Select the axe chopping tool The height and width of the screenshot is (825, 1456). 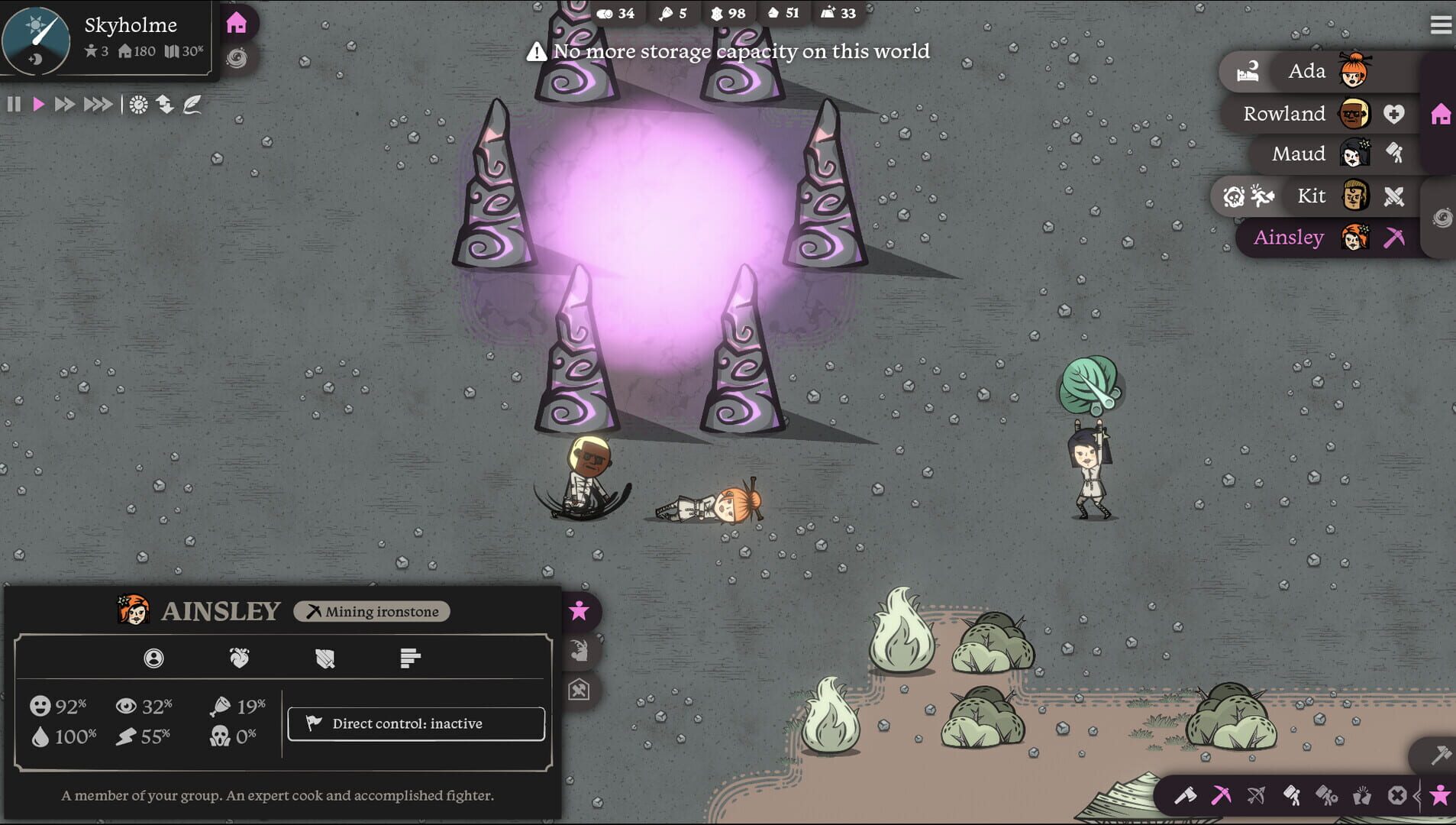click(x=1186, y=796)
